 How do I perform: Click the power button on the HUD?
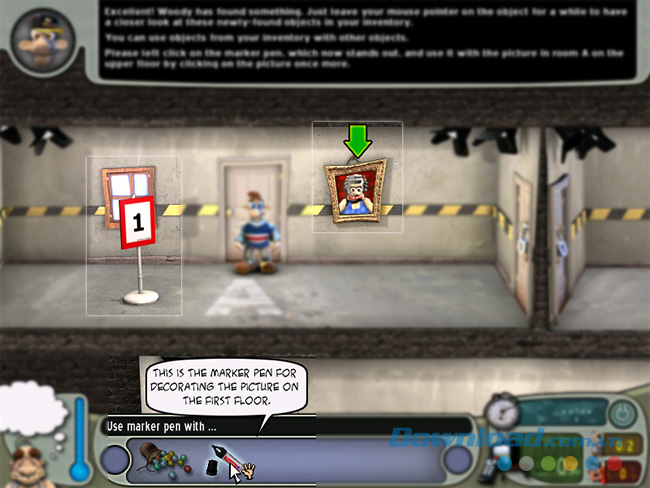click(x=622, y=413)
